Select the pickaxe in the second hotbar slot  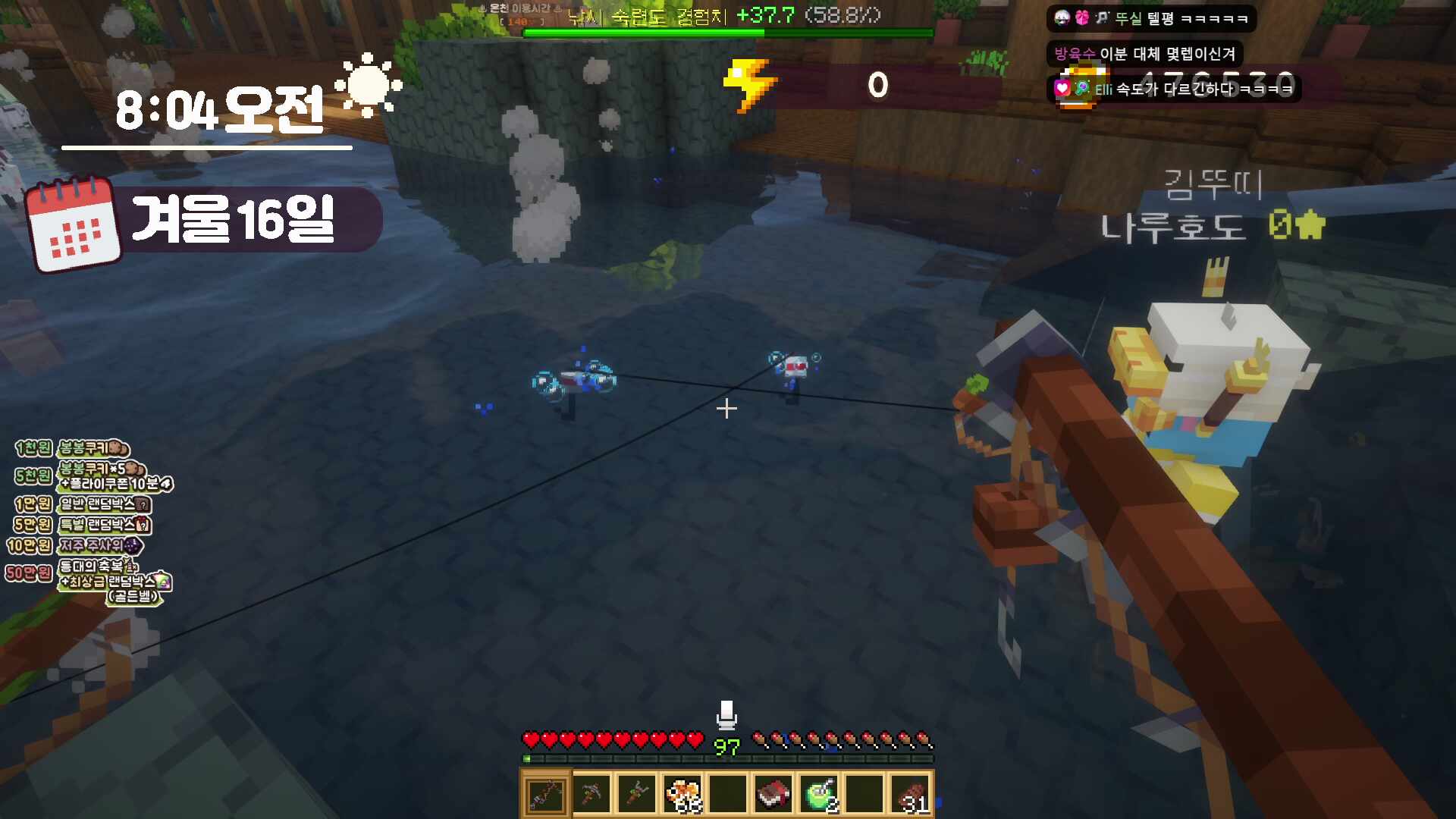[x=591, y=795]
